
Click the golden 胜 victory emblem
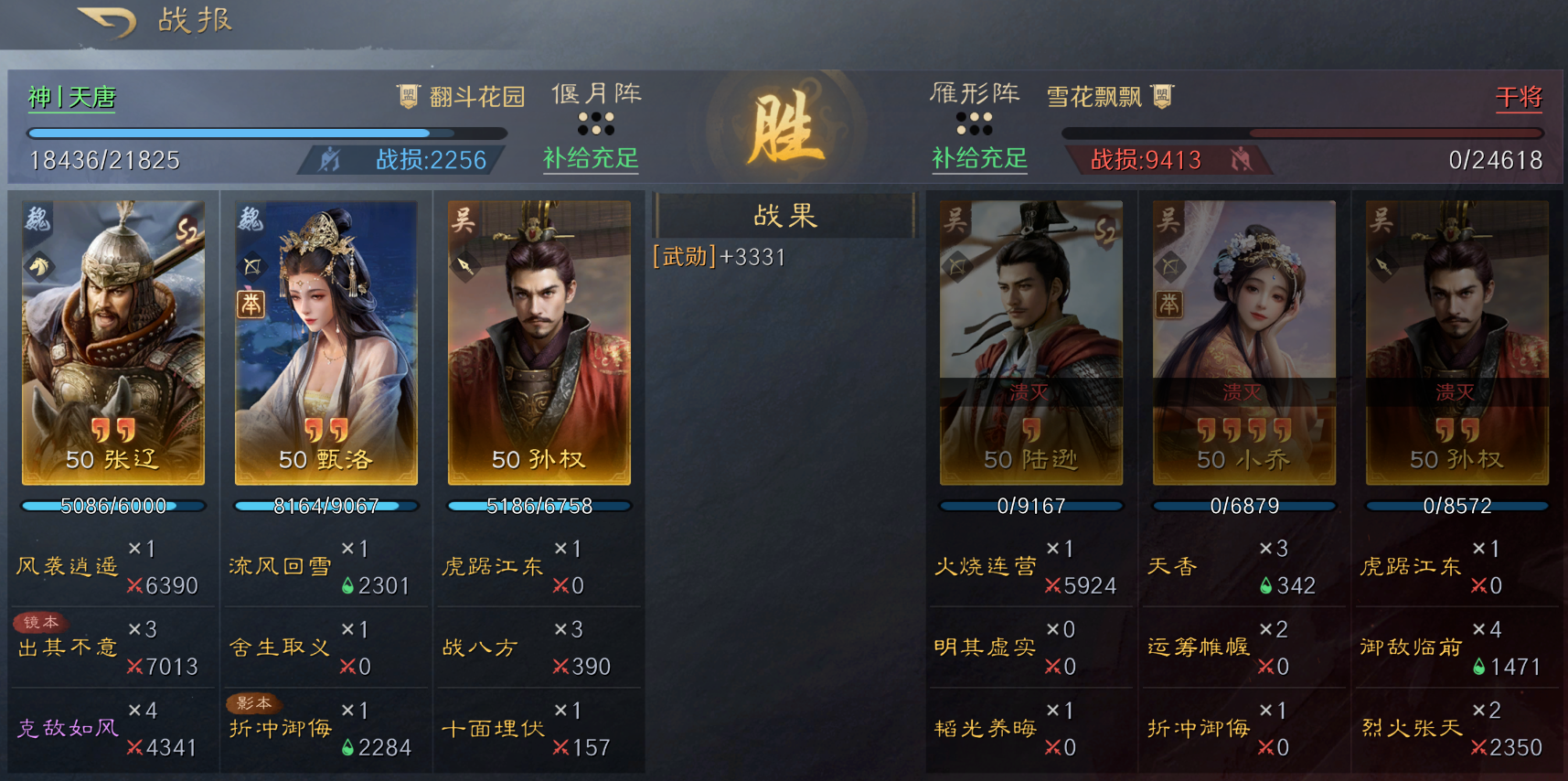788,128
